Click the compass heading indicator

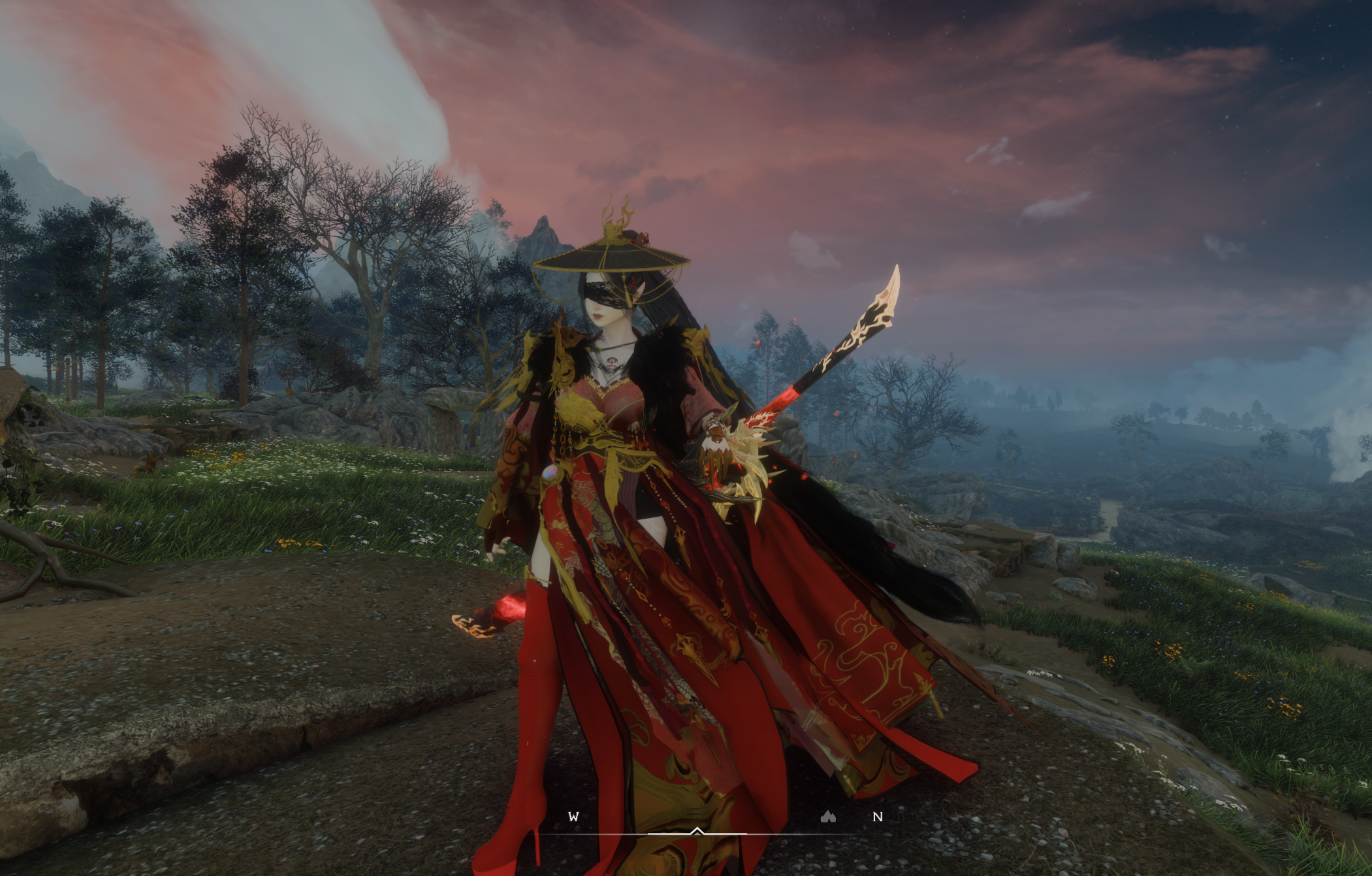pos(697,832)
